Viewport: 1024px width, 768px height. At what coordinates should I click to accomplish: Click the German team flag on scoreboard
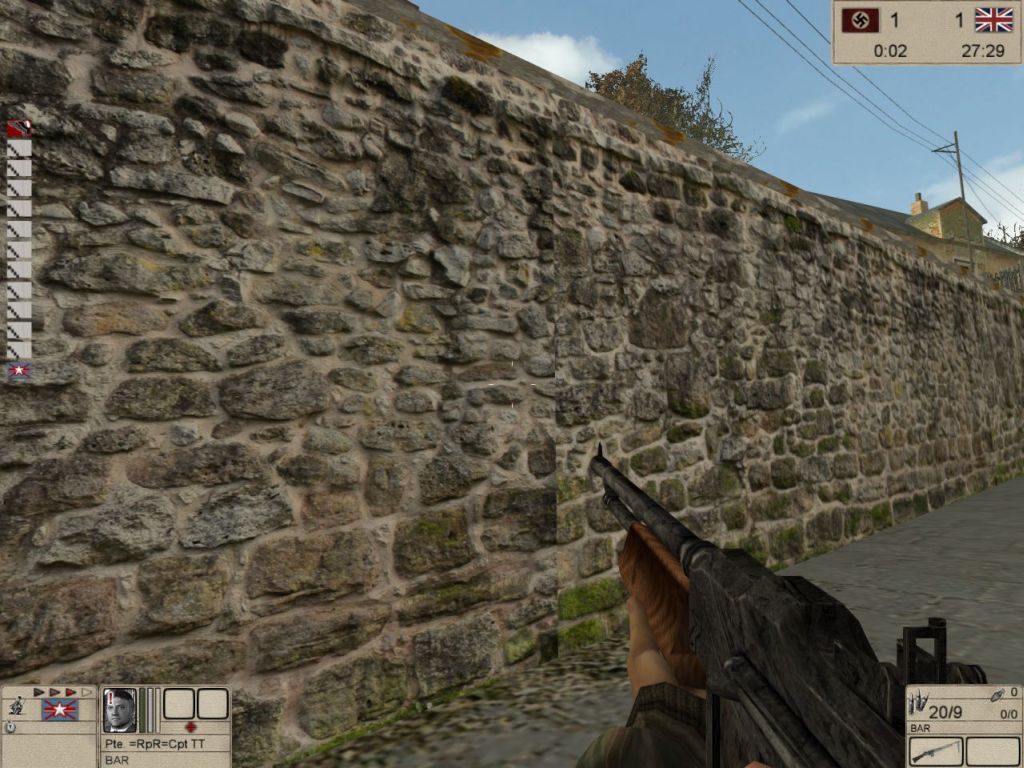click(x=861, y=20)
